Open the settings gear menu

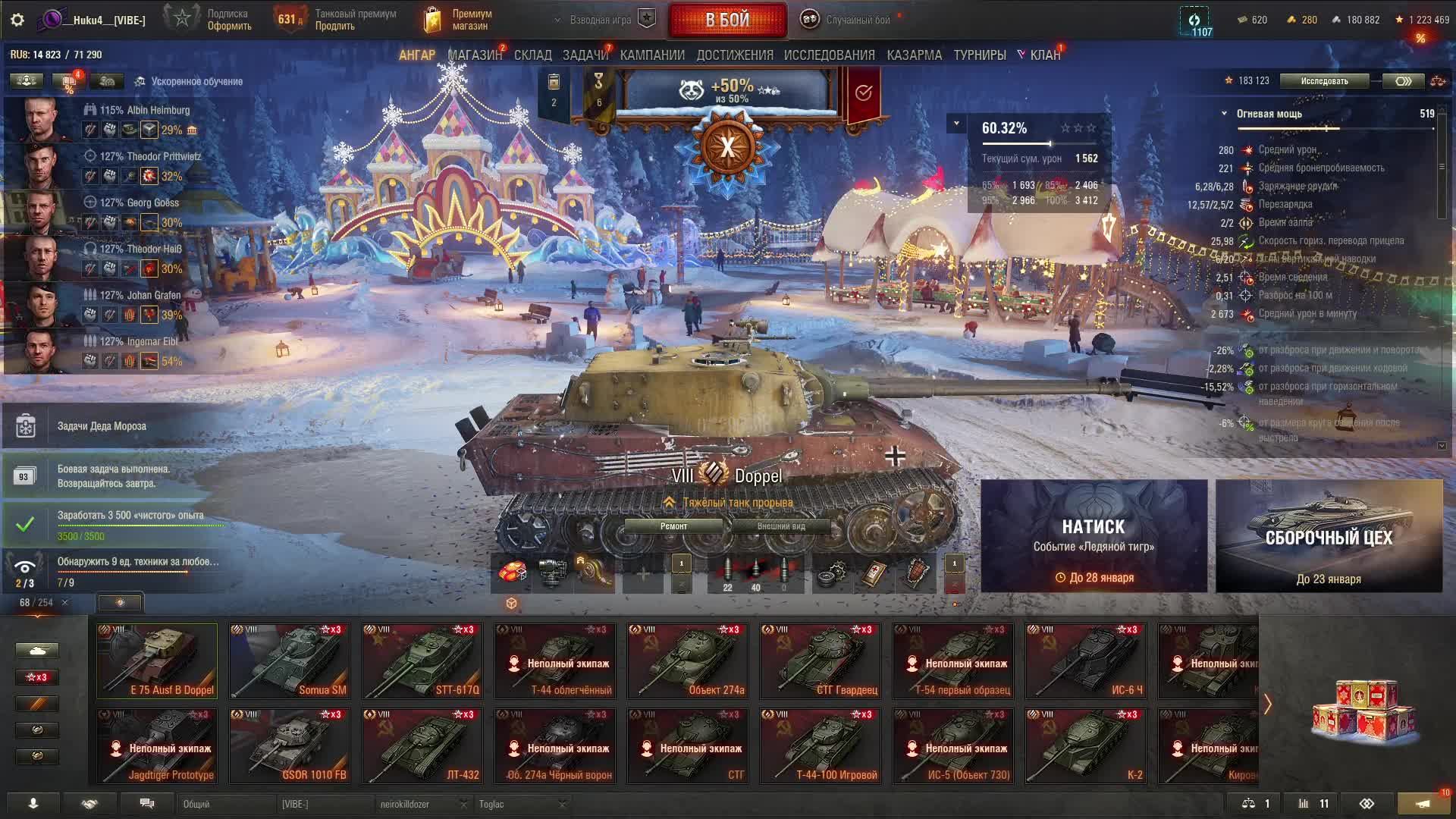tap(17, 20)
